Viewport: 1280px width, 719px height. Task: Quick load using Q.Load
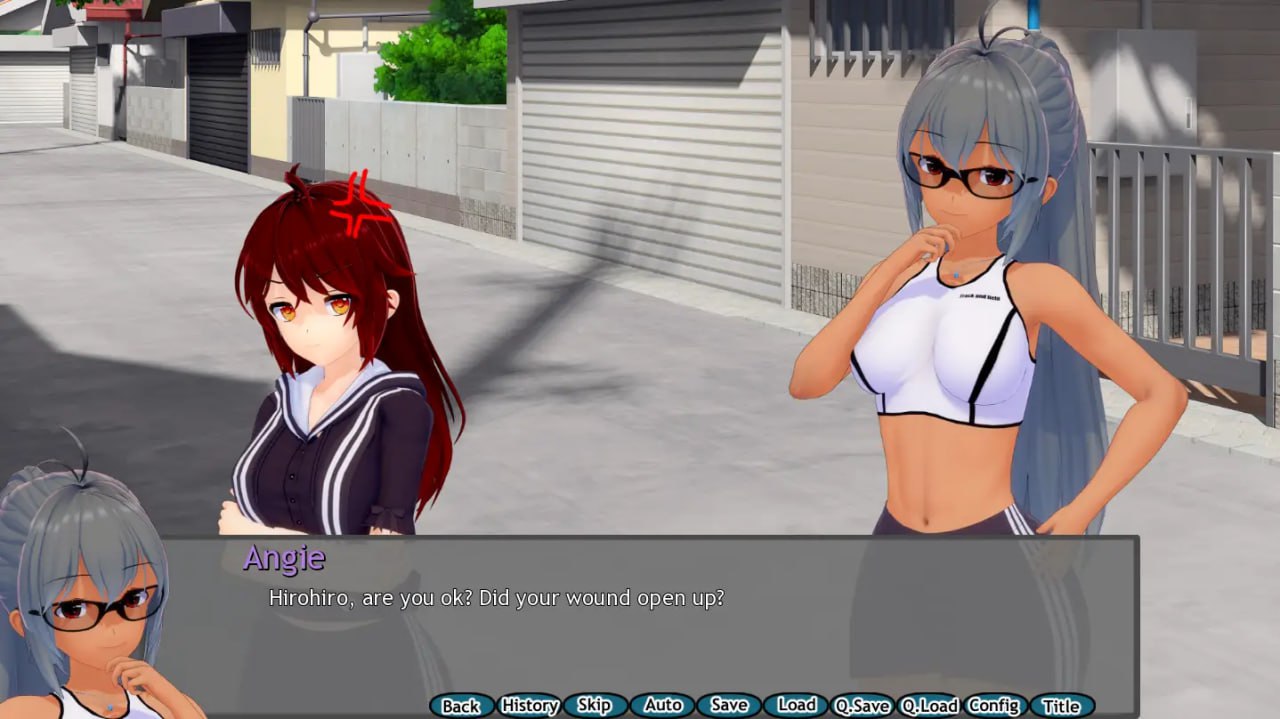pos(929,706)
